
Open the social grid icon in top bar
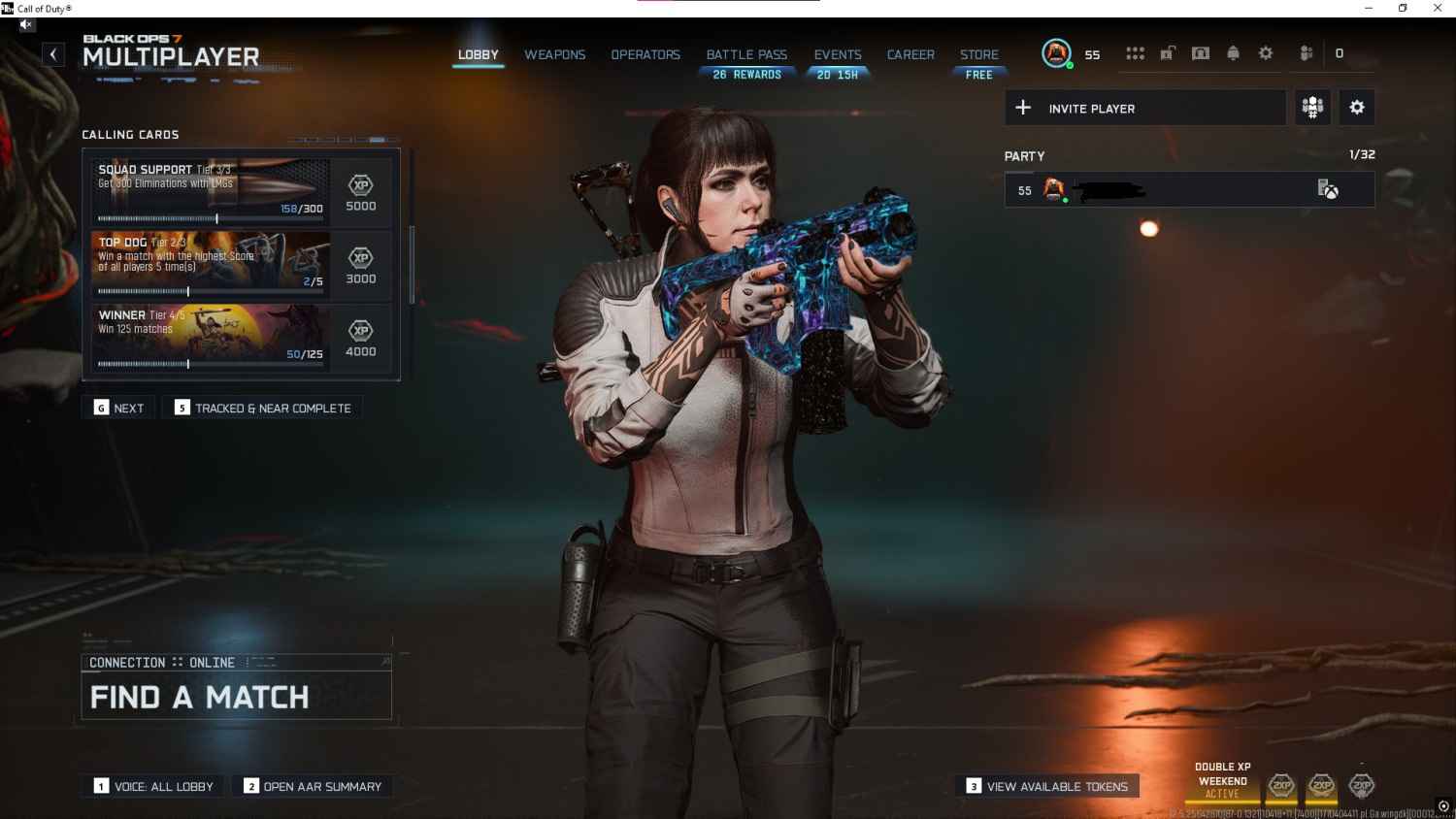coord(1135,53)
